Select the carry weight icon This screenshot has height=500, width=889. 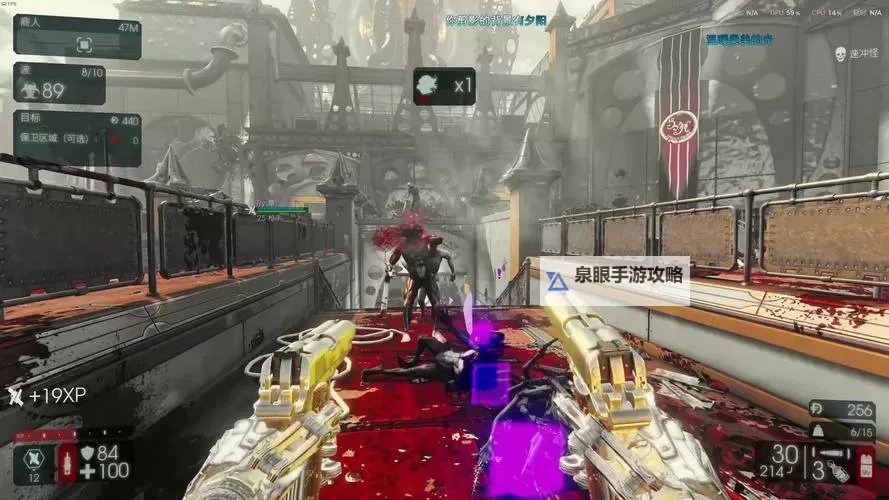pyautogui.click(x=818, y=429)
